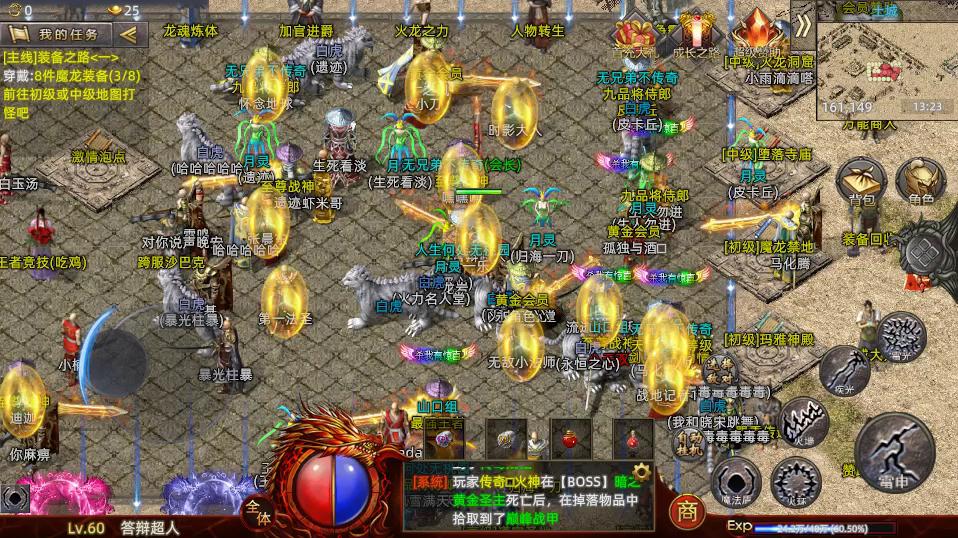958x538 pixels.
Task: Open the 背包 backpack
Action: [861, 182]
